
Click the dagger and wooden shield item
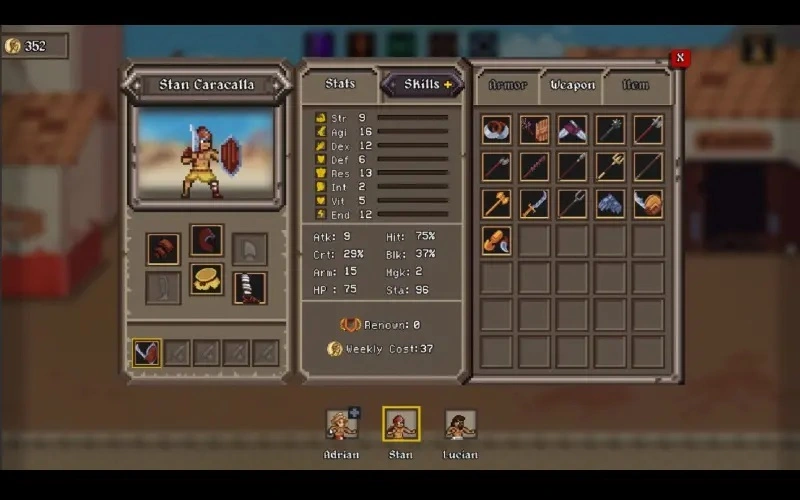(x=535, y=129)
